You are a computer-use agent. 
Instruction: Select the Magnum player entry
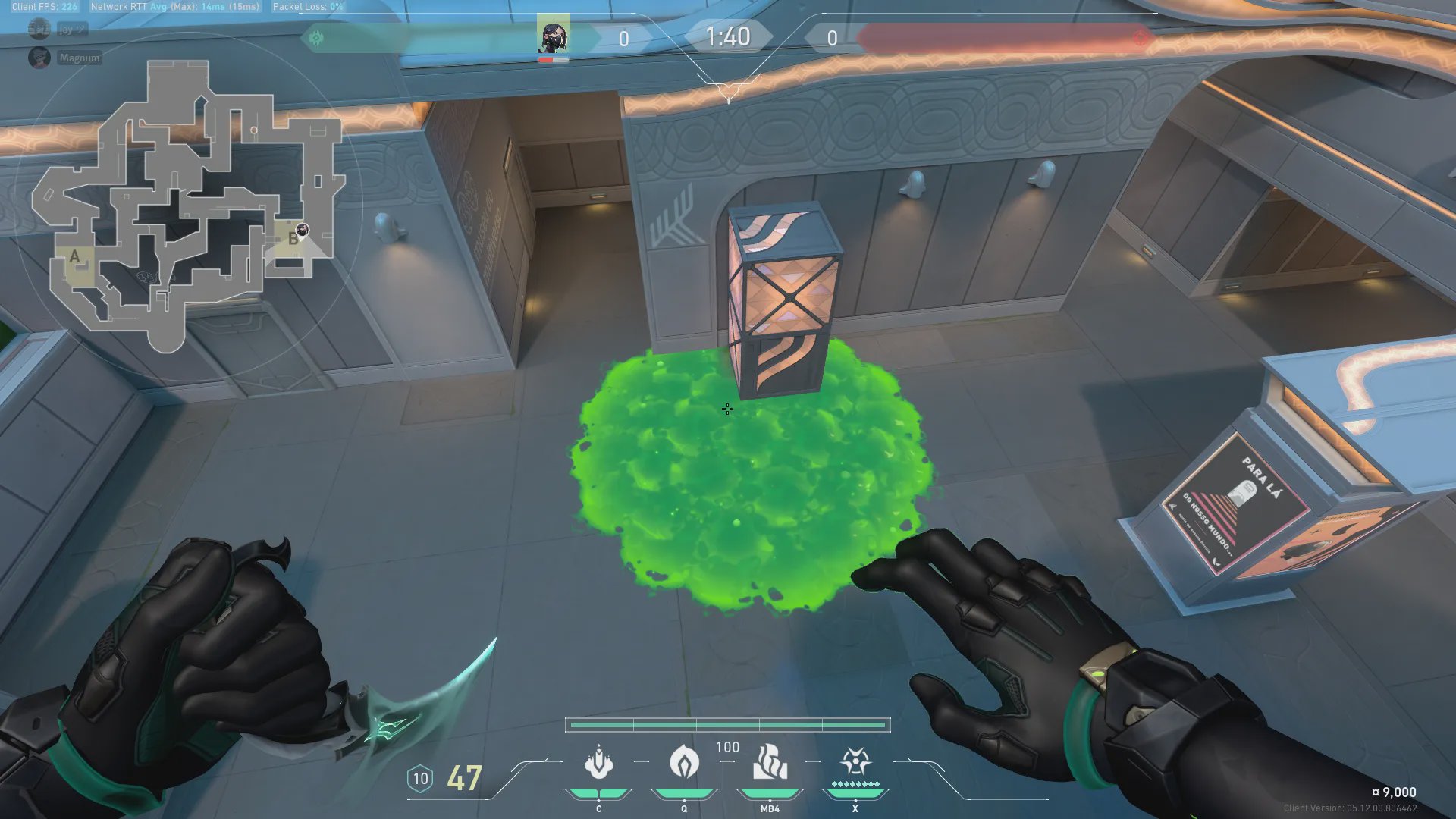[x=79, y=58]
